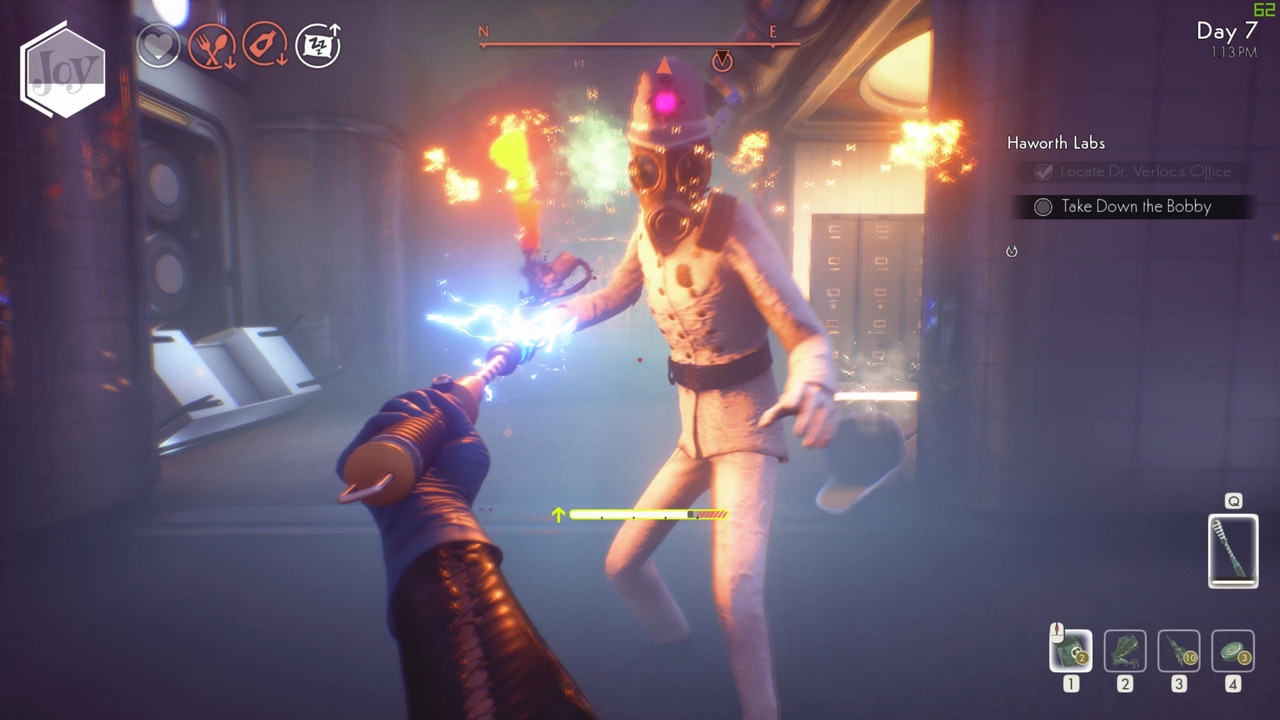
Task: Click the Joy hexagon meter icon
Action: [63, 70]
